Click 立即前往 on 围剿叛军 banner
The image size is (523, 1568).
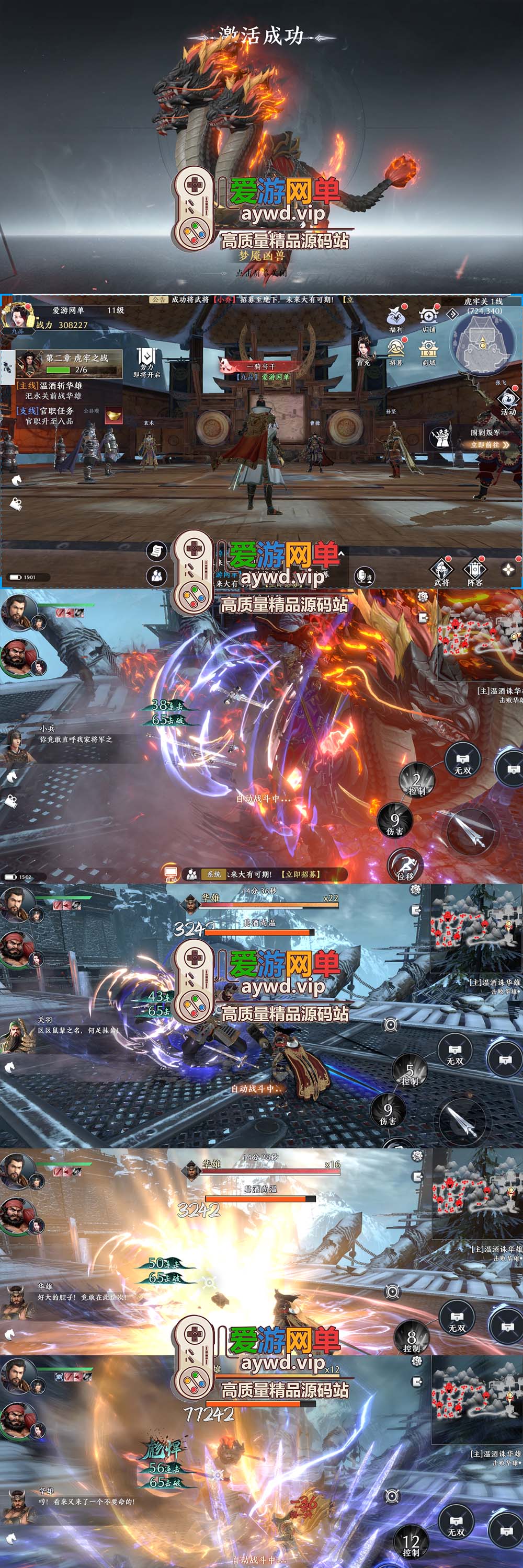489,445
